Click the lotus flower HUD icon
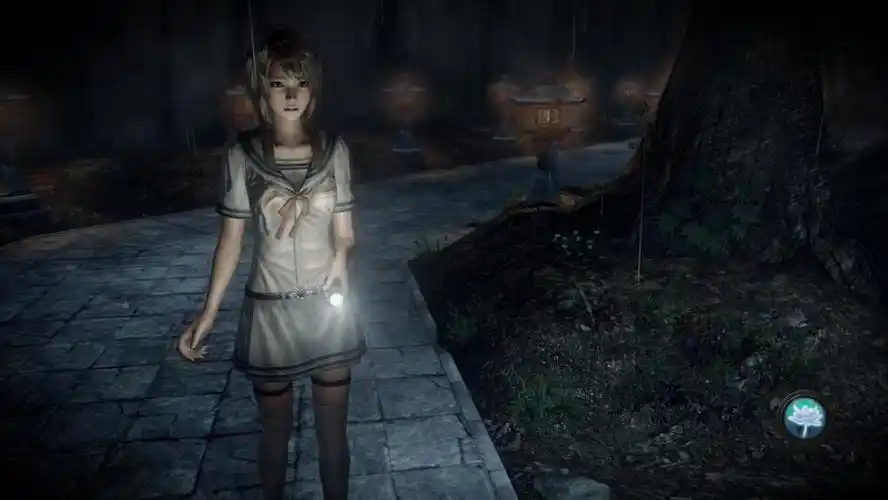This screenshot has height=500, width=888. tap(804, 415)
